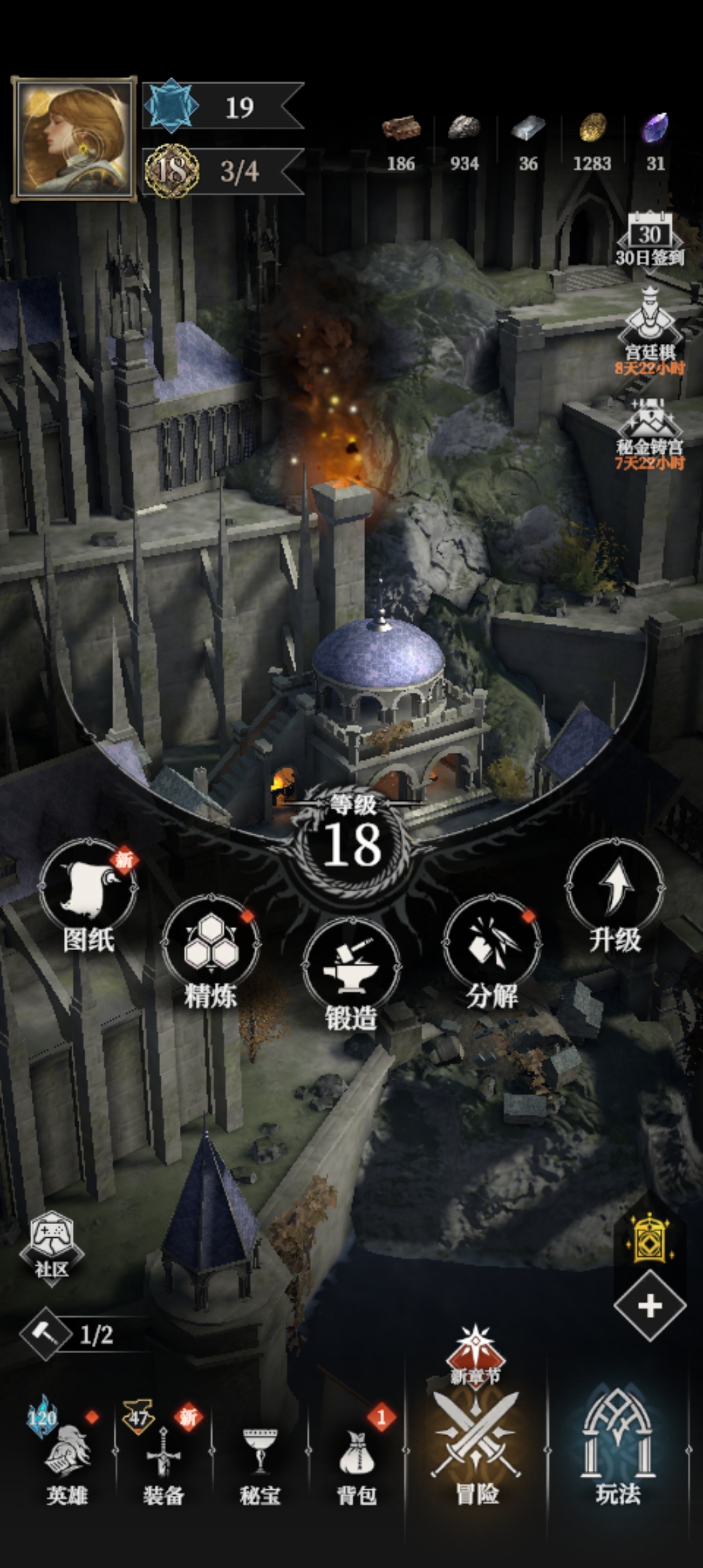This screenshot has height=1568, width=703.
Task: Open the 秘宝 treasure tab
Action: [x=260, y=1459]
